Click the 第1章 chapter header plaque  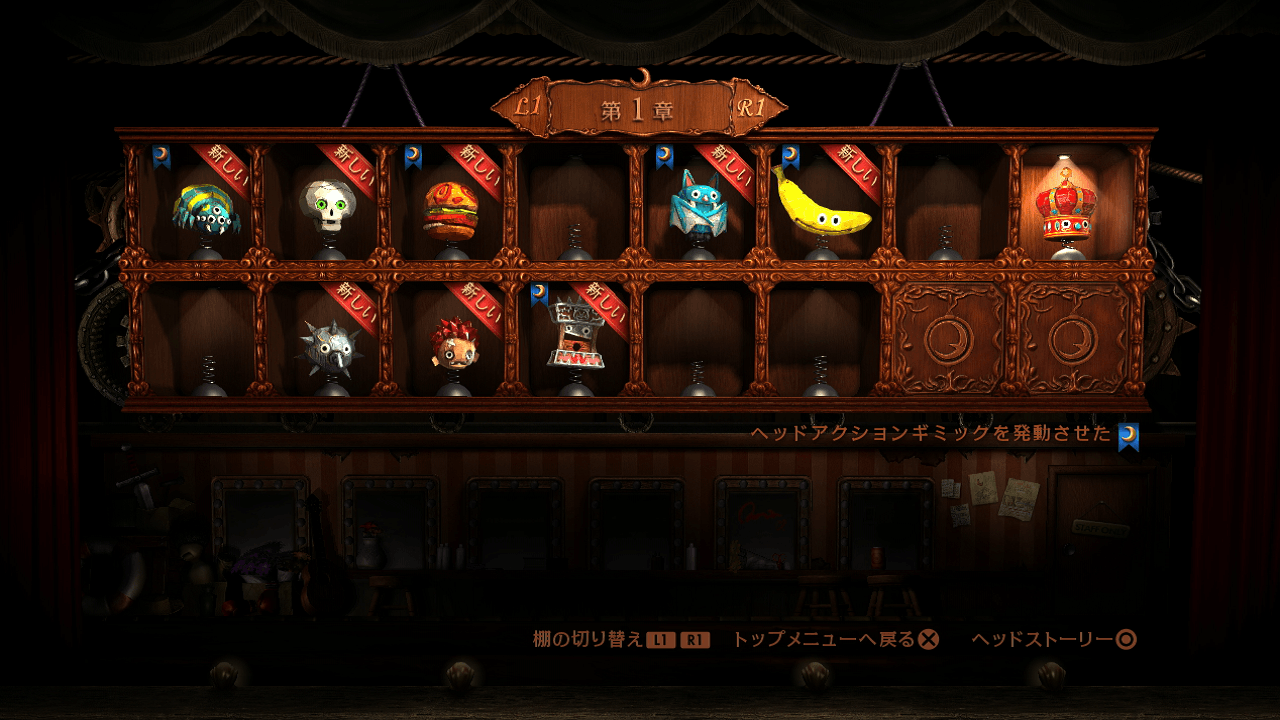[x=639, y=109]
